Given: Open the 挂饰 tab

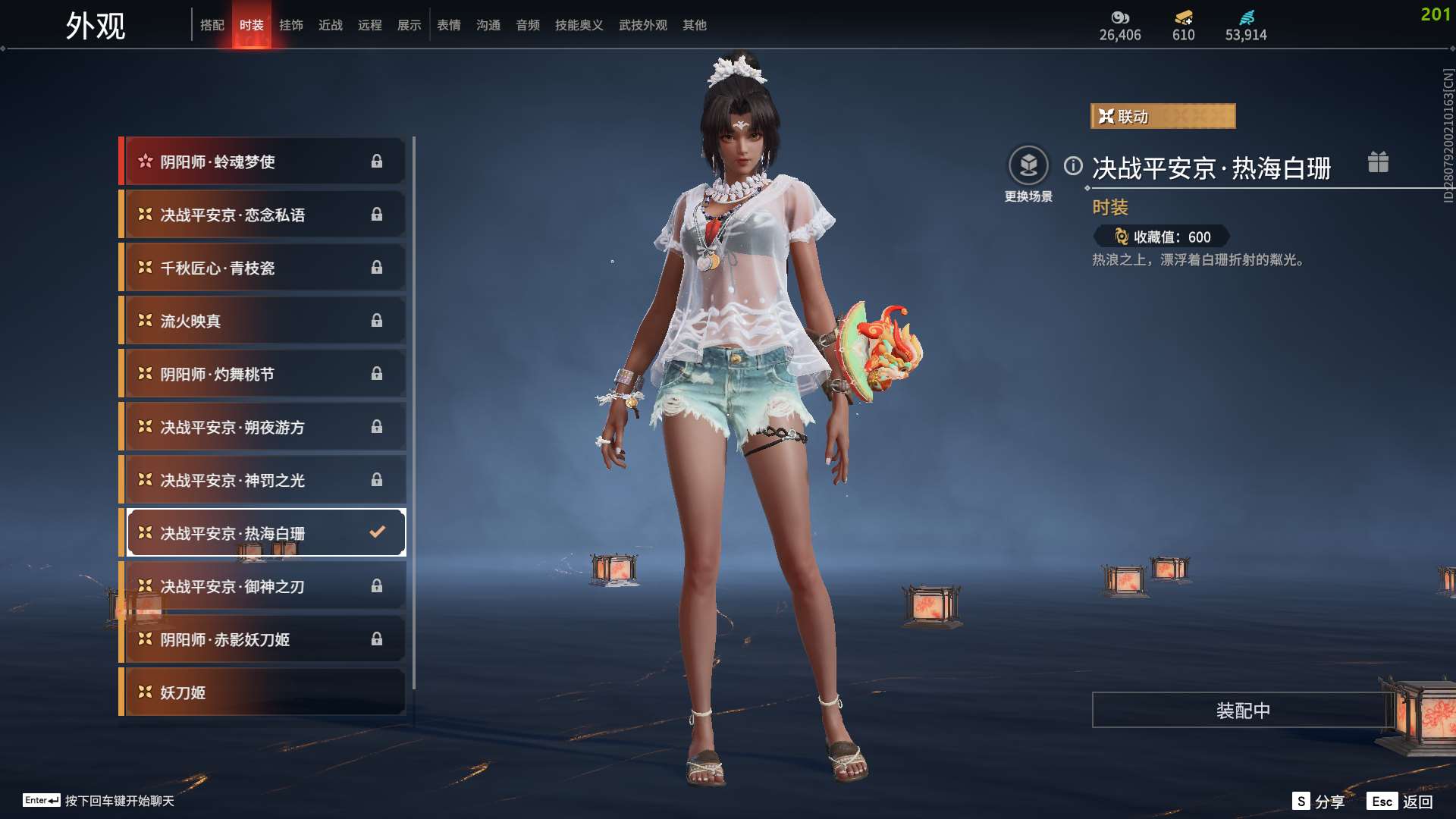Looking at the screenshot, I should (291, 25).
